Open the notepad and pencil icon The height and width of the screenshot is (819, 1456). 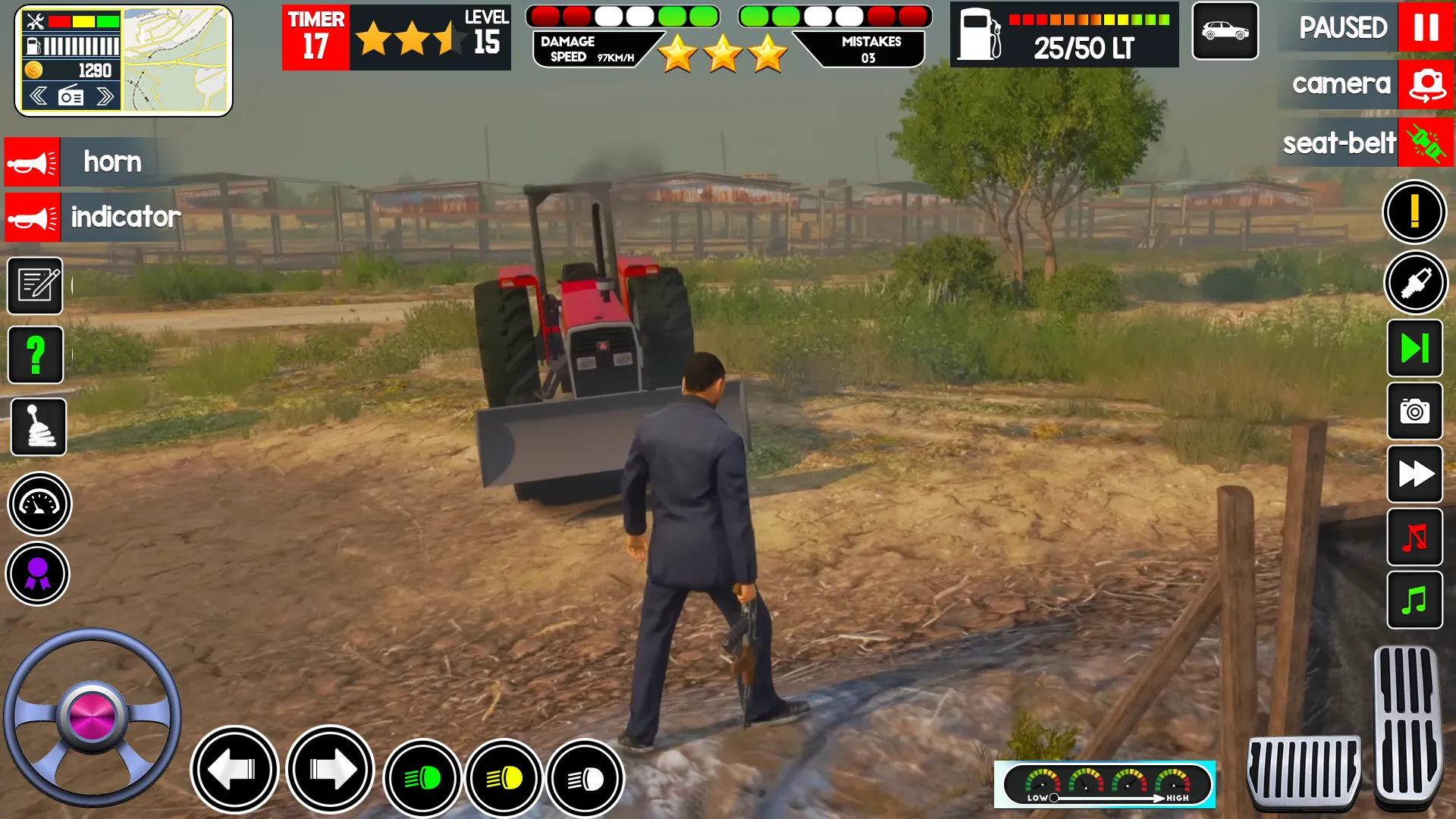[x=36, y=286]
